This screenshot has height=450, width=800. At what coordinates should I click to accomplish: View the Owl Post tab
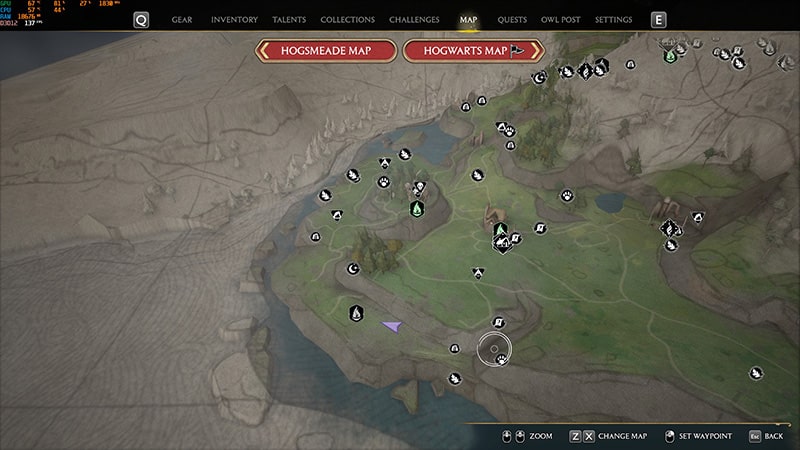(561, 19)
